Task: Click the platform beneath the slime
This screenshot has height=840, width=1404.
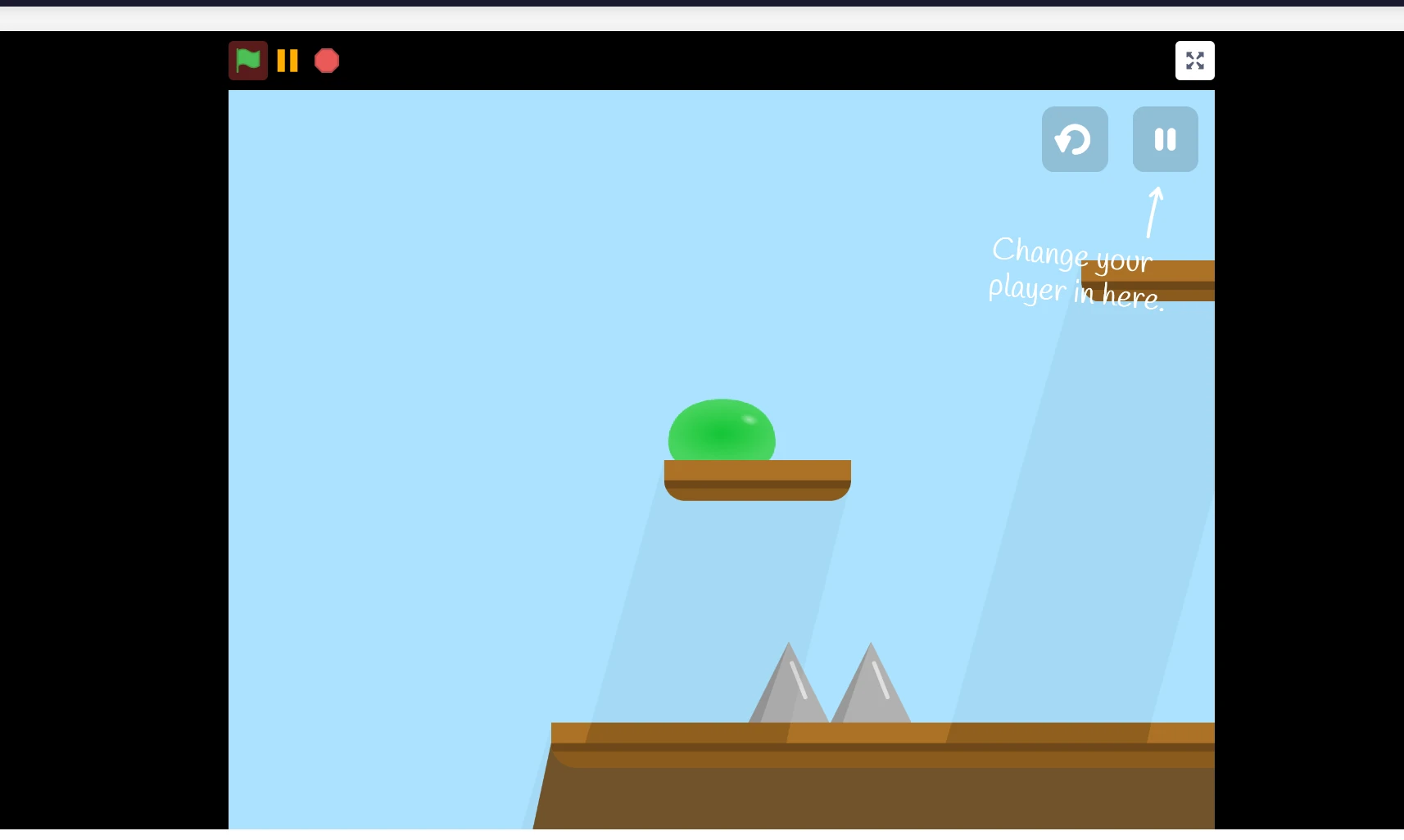Action: tap(757, 479)
